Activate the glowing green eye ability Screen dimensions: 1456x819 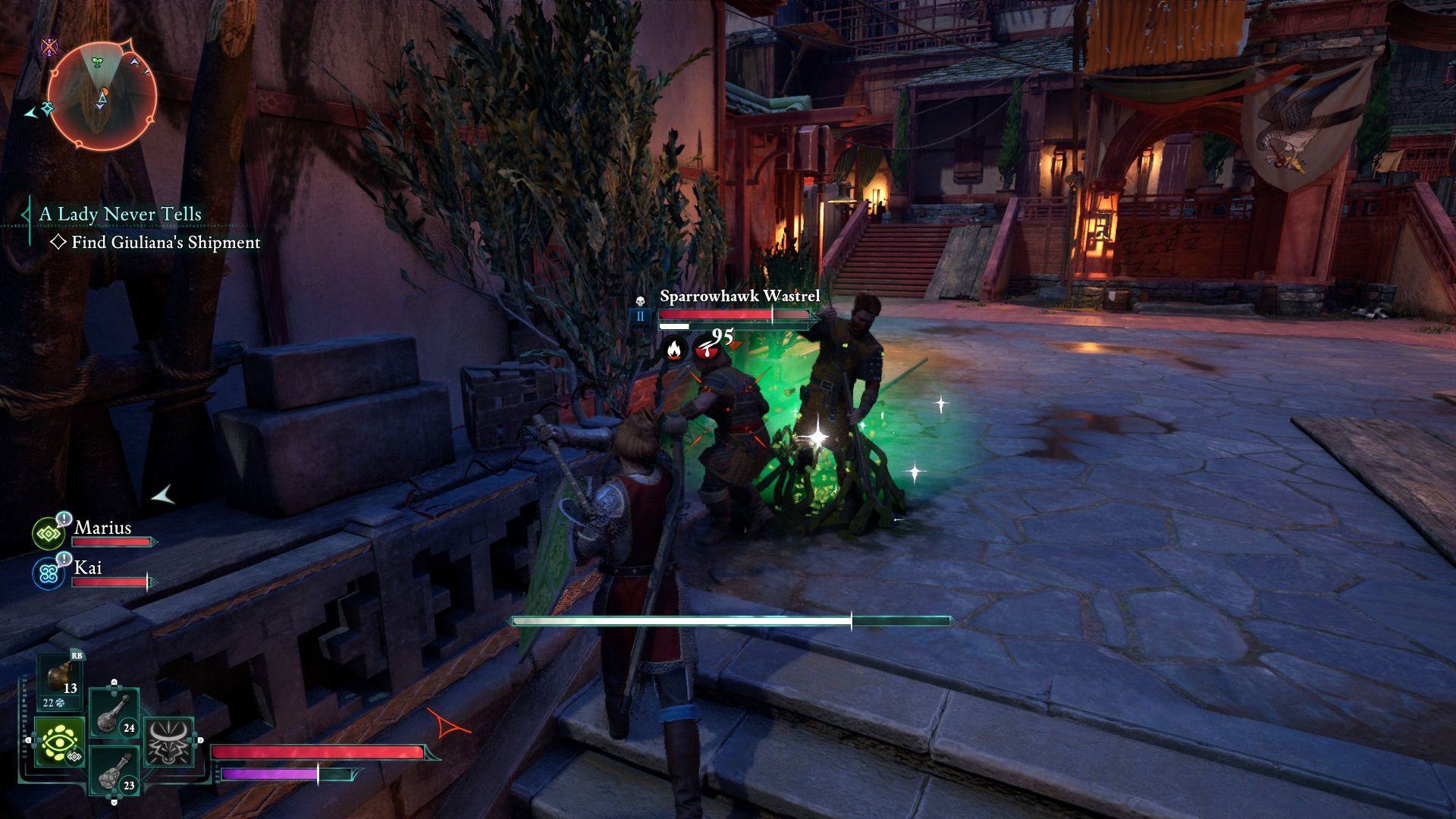pyautogui.click(x=59, y=742)
